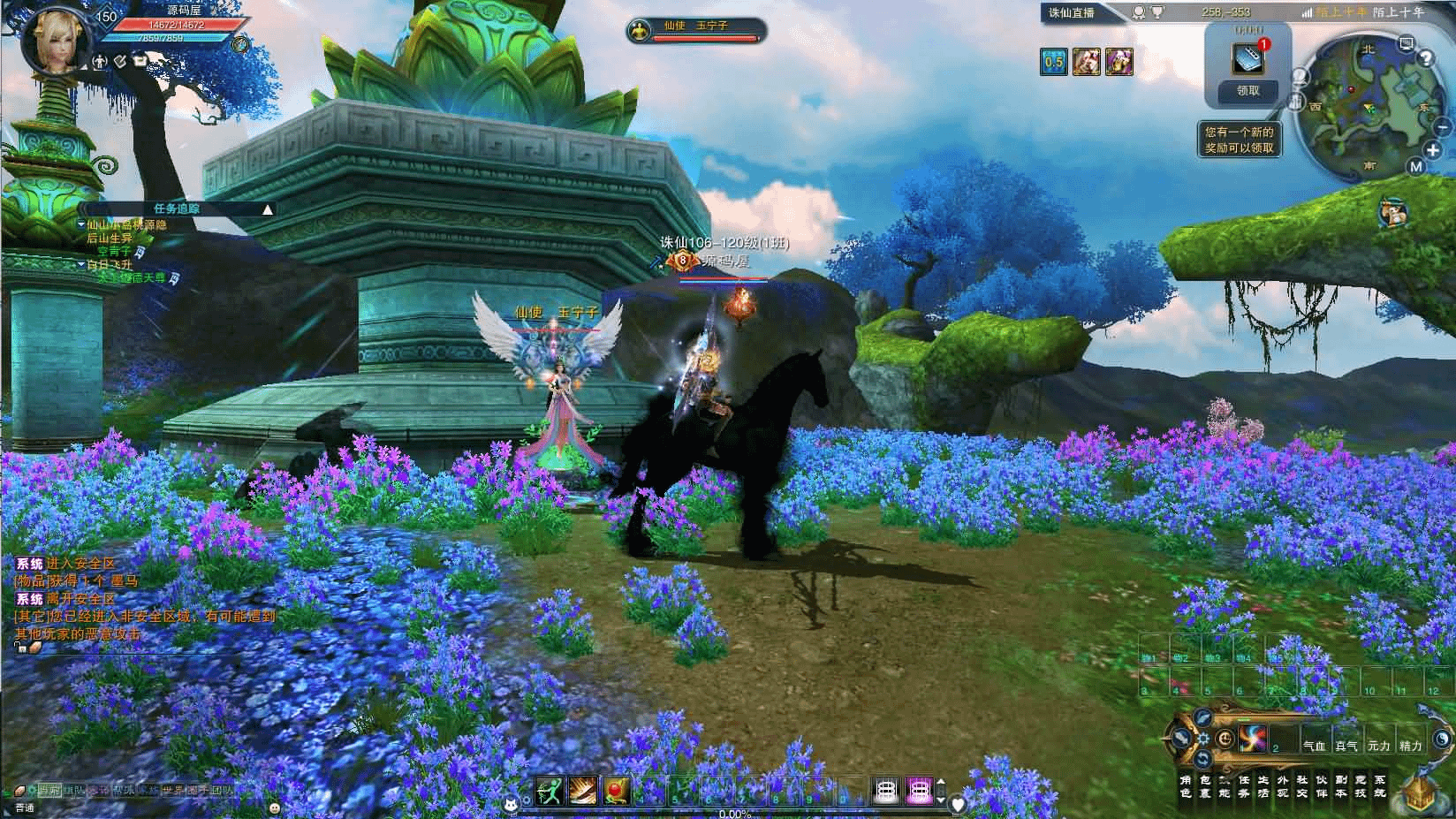The image size is (1456, 819).
Task: Collapse the 任务追踪 quest tracker arrow
Action: coord(268,209)
